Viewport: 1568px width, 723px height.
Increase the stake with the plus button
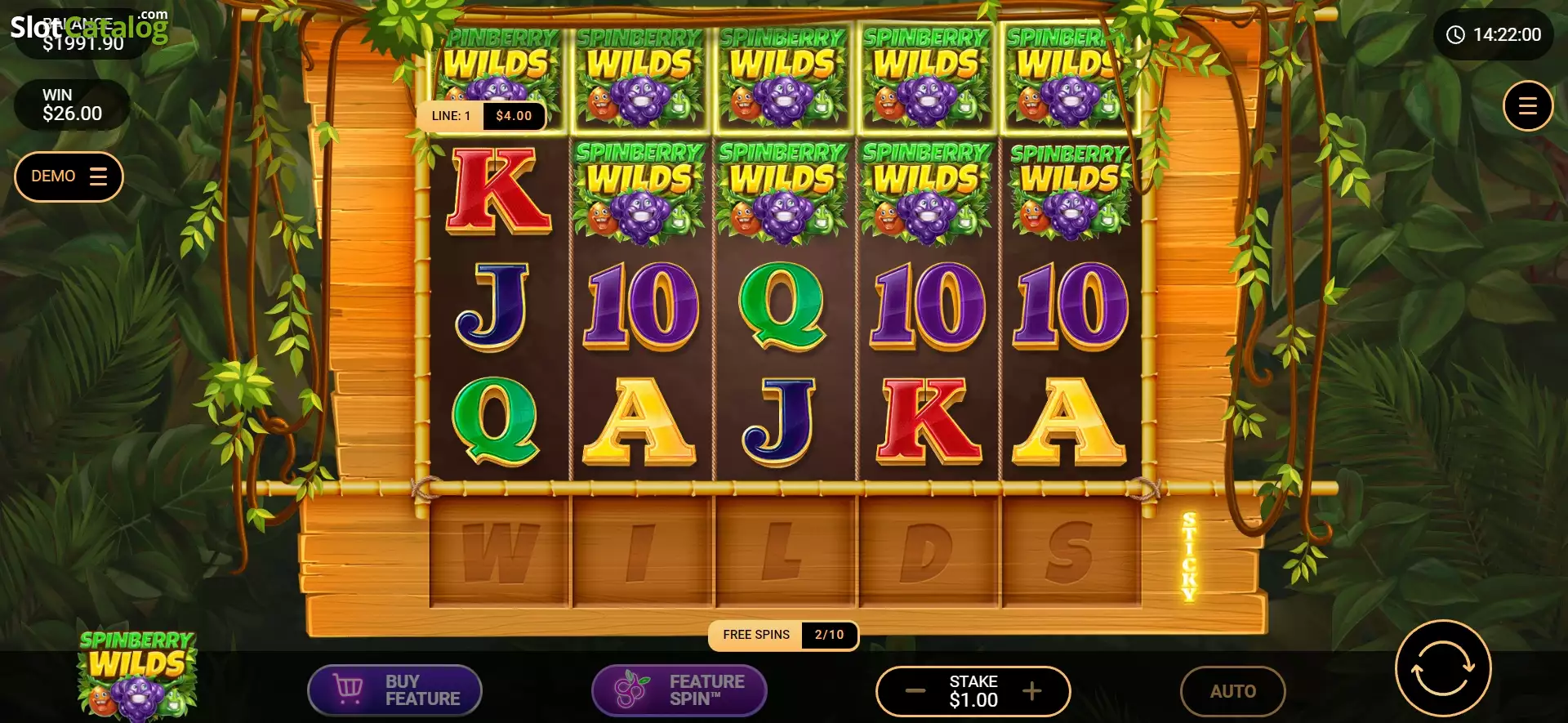click(1032, 691)
